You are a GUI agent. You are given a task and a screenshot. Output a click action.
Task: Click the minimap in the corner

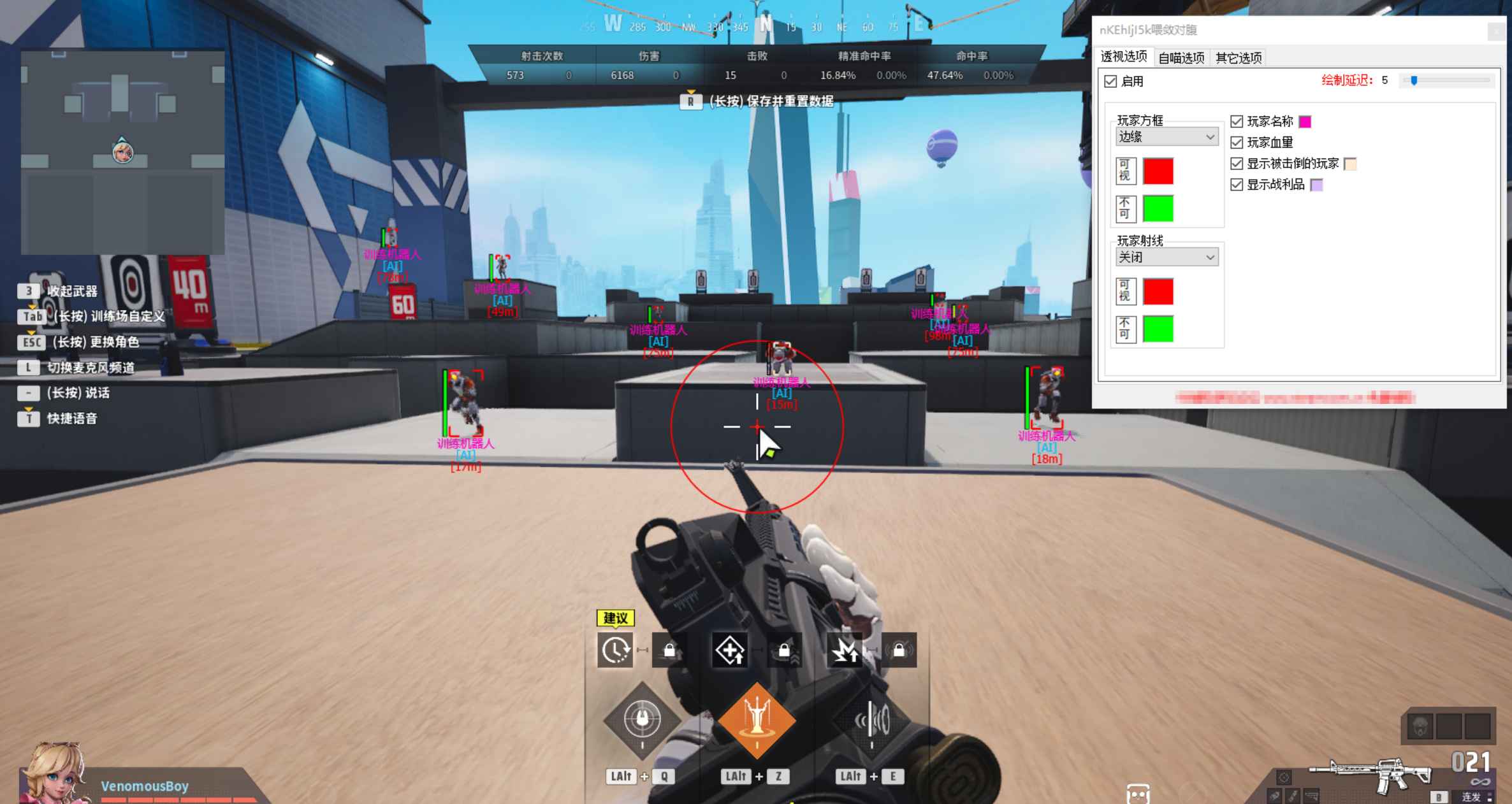tap(122, 152)
